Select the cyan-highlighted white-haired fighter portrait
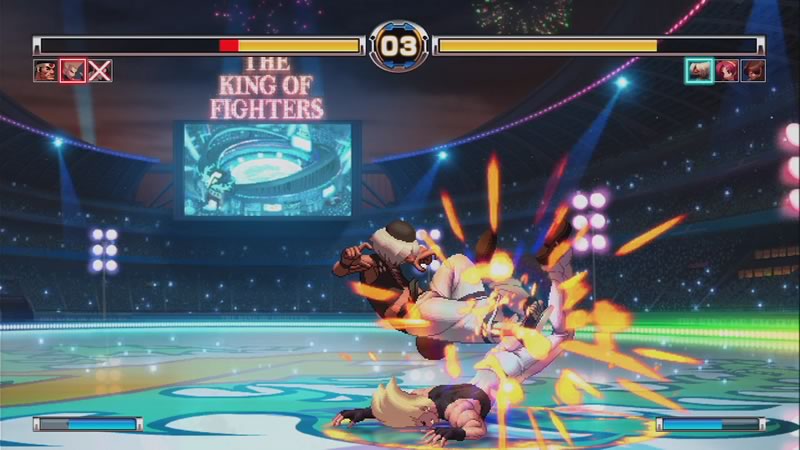Image resolution: width=800 pixels, height=450 pixels. coord(699,70)
